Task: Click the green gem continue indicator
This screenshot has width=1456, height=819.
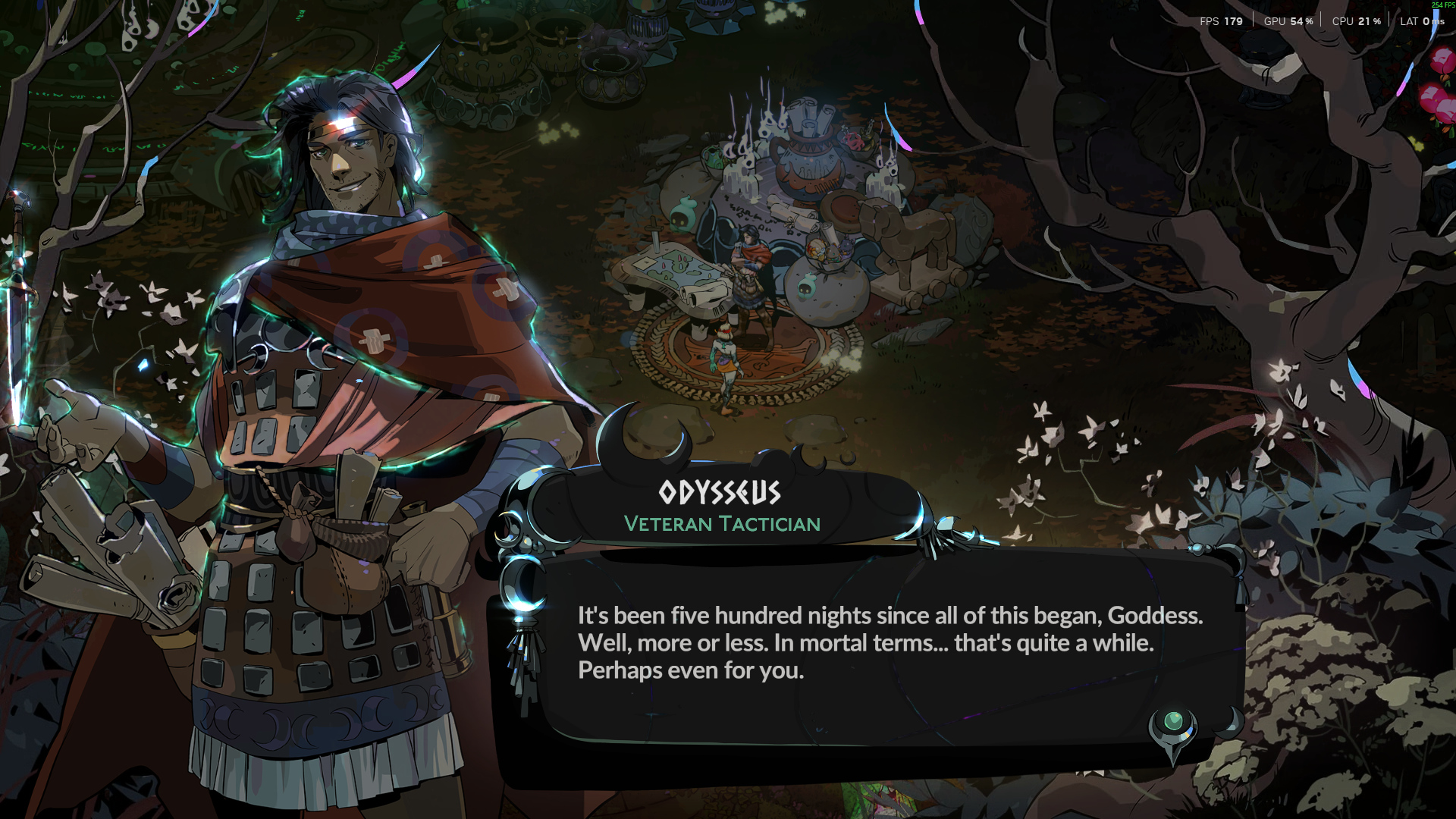Action: coord(1172,722)
